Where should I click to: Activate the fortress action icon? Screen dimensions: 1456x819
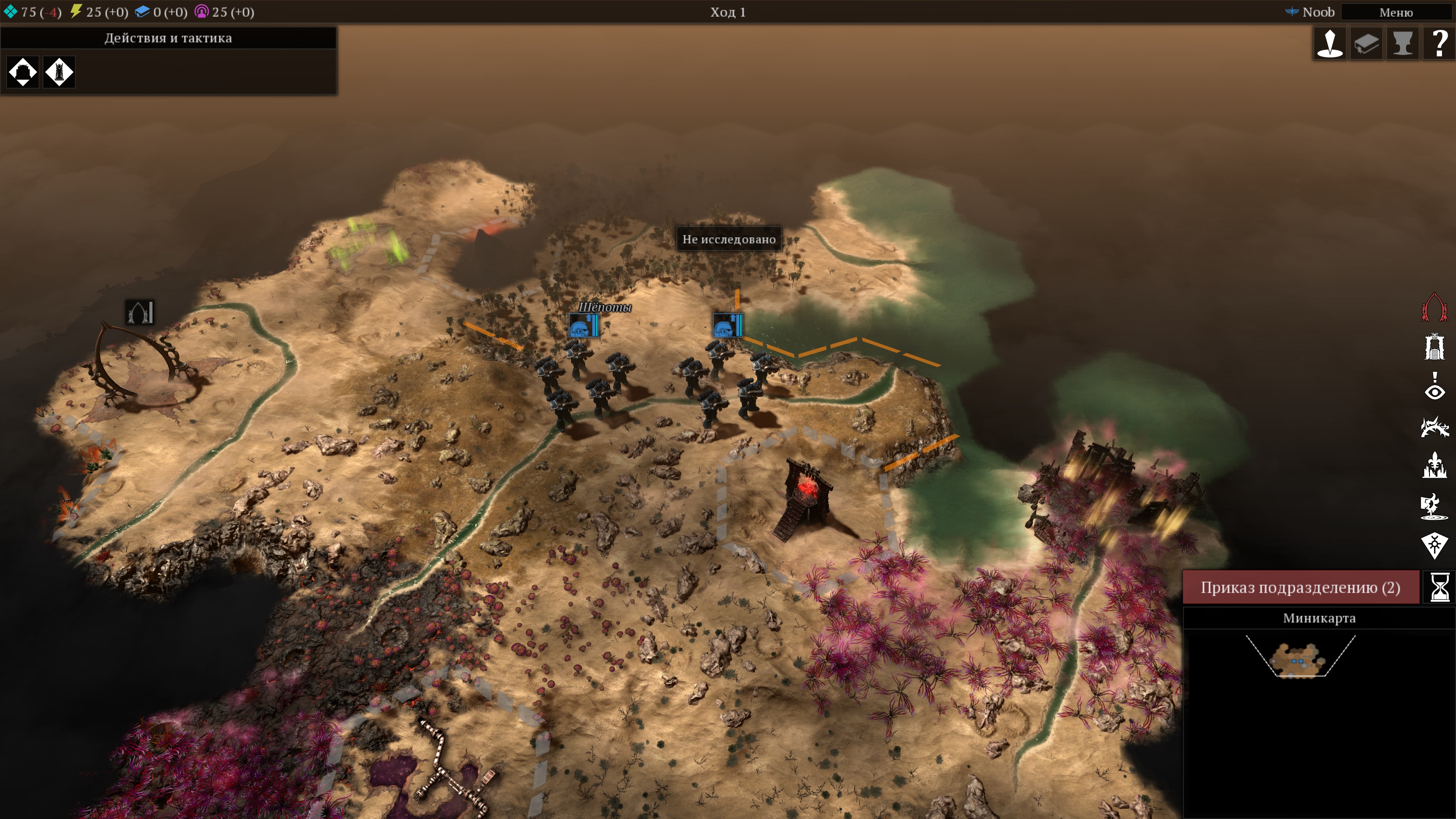point(23,72)
